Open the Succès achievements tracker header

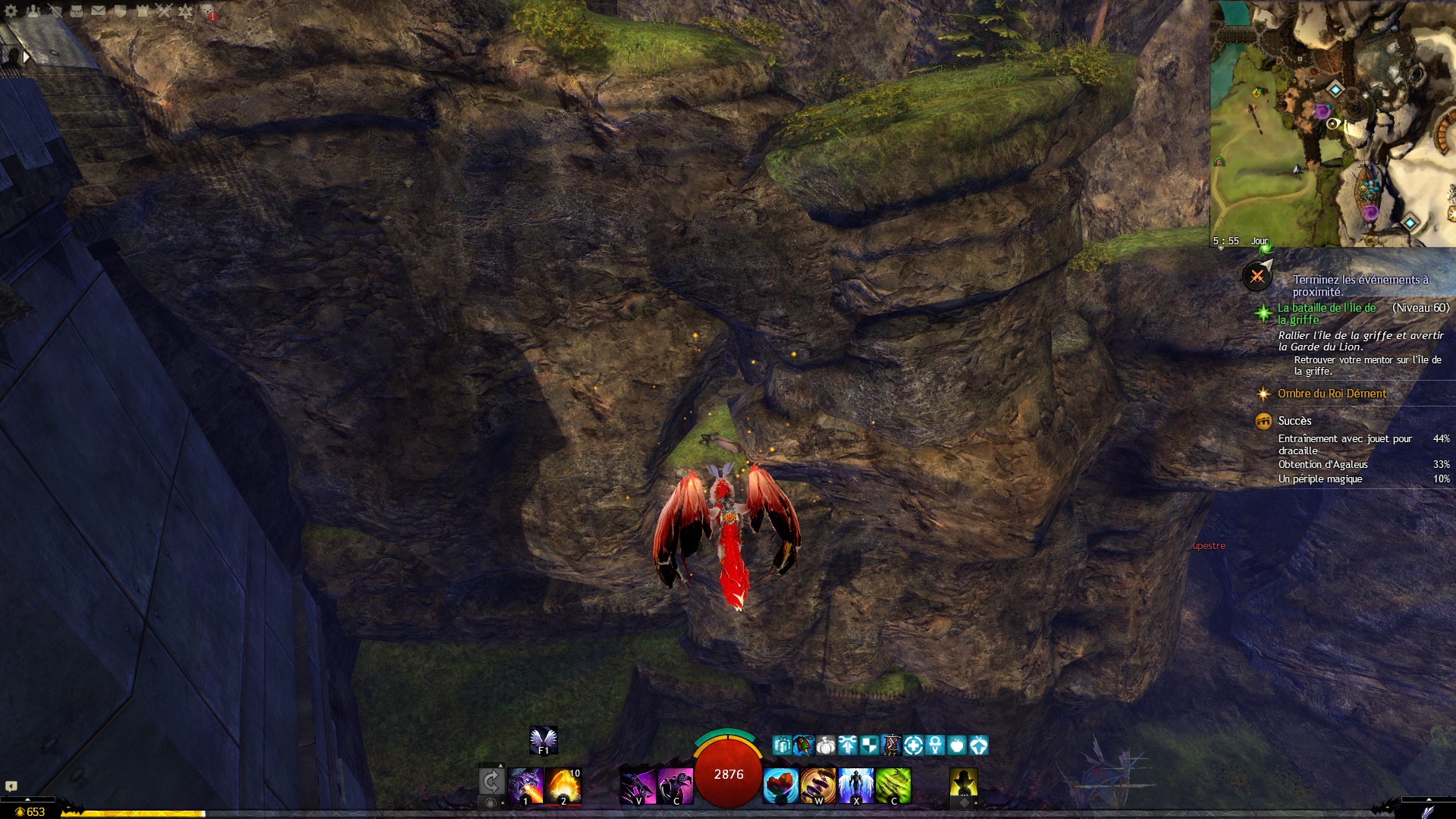[x=1294, y=421]
